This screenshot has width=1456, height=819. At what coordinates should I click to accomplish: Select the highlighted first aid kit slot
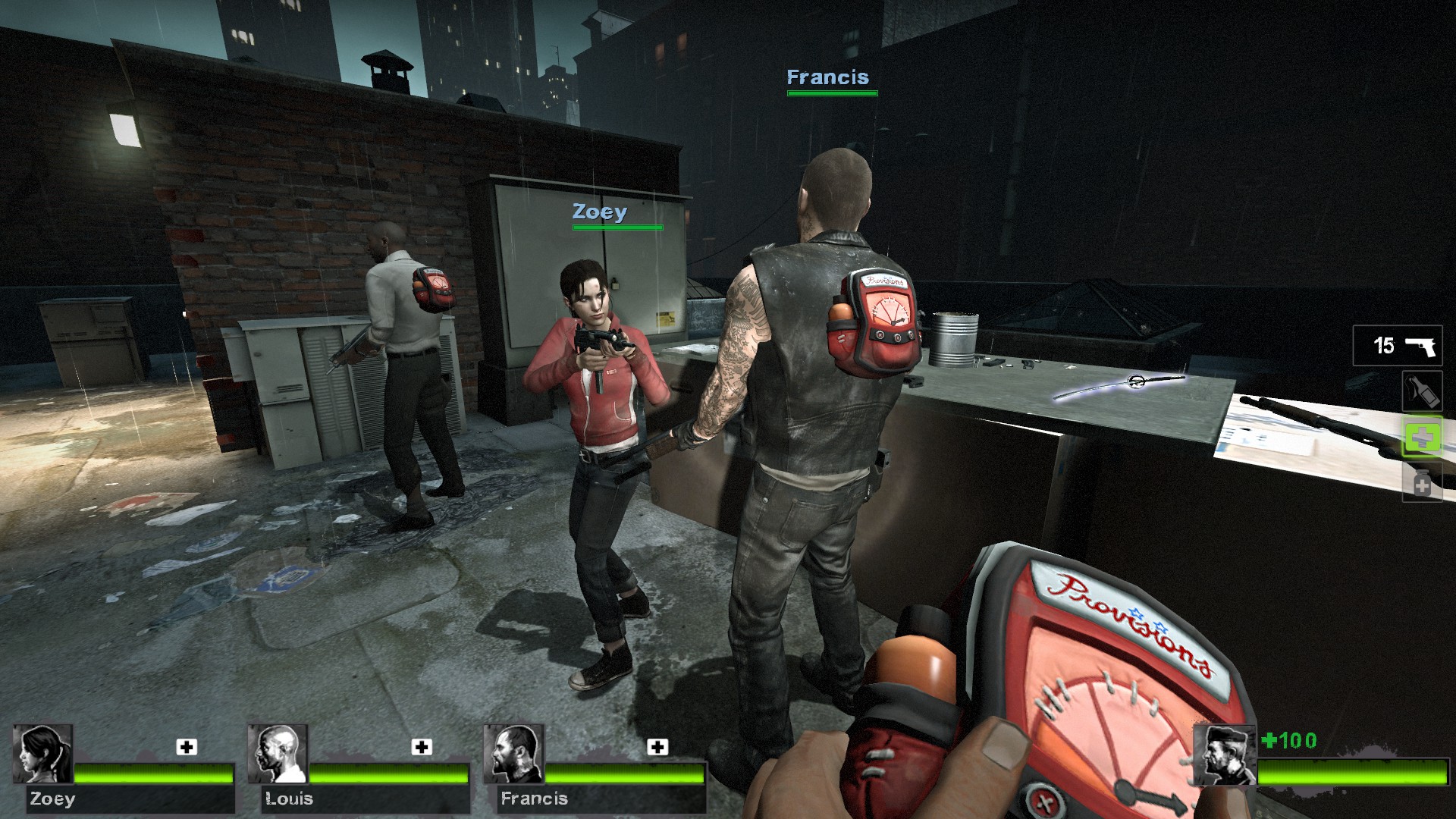point(1420,438)
